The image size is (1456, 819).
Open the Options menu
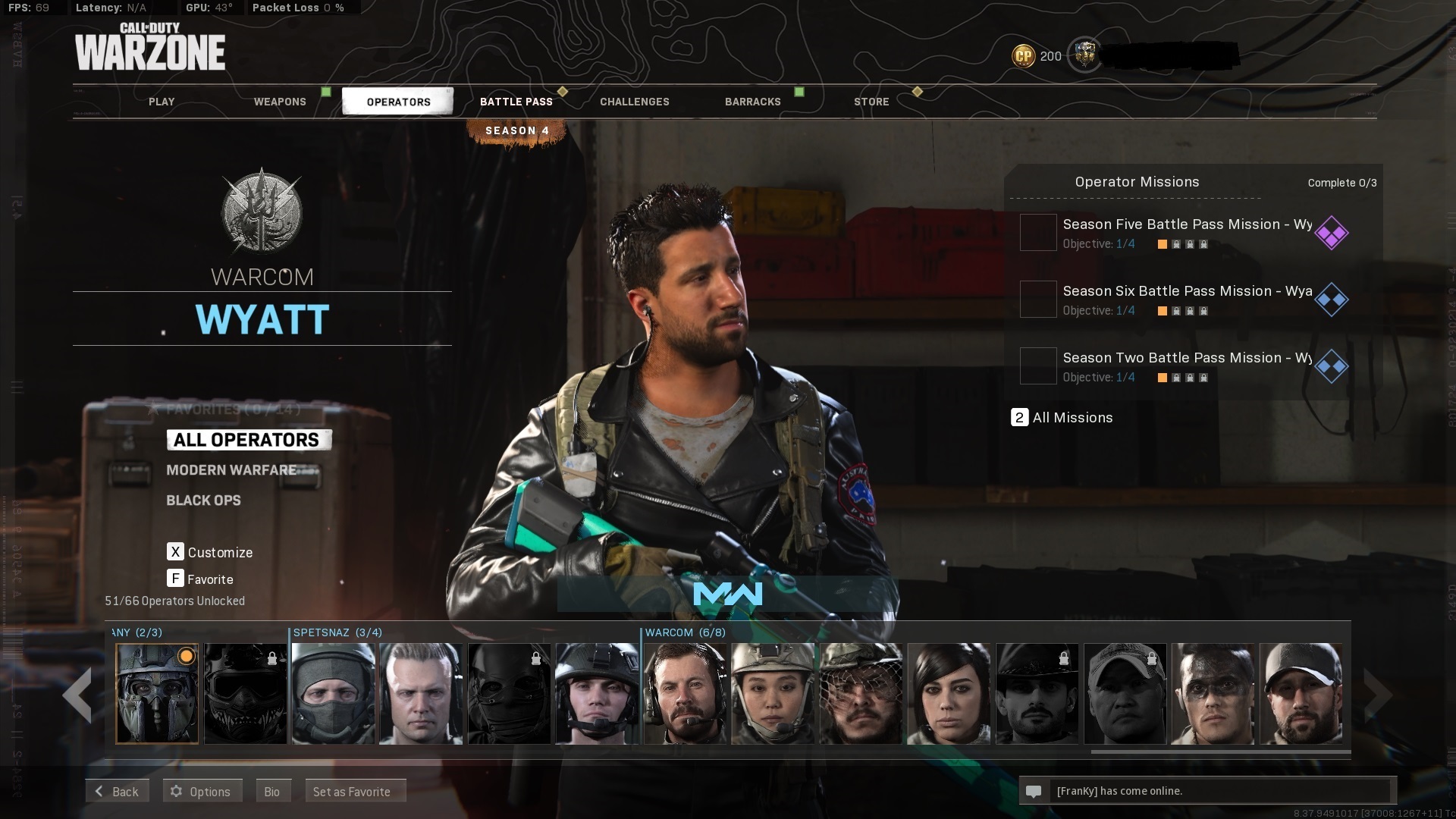[201, 791]
